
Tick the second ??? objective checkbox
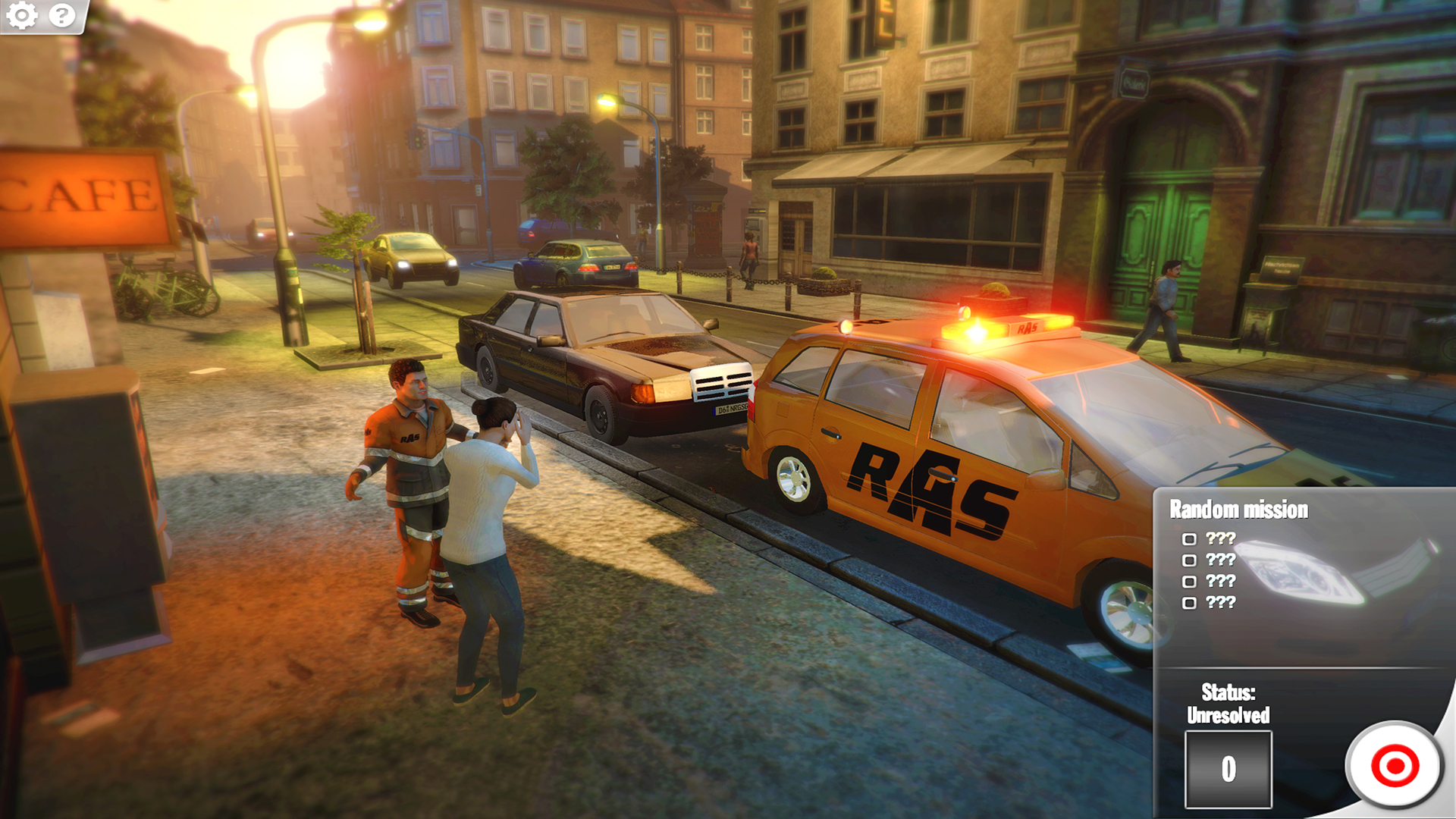1188,561
